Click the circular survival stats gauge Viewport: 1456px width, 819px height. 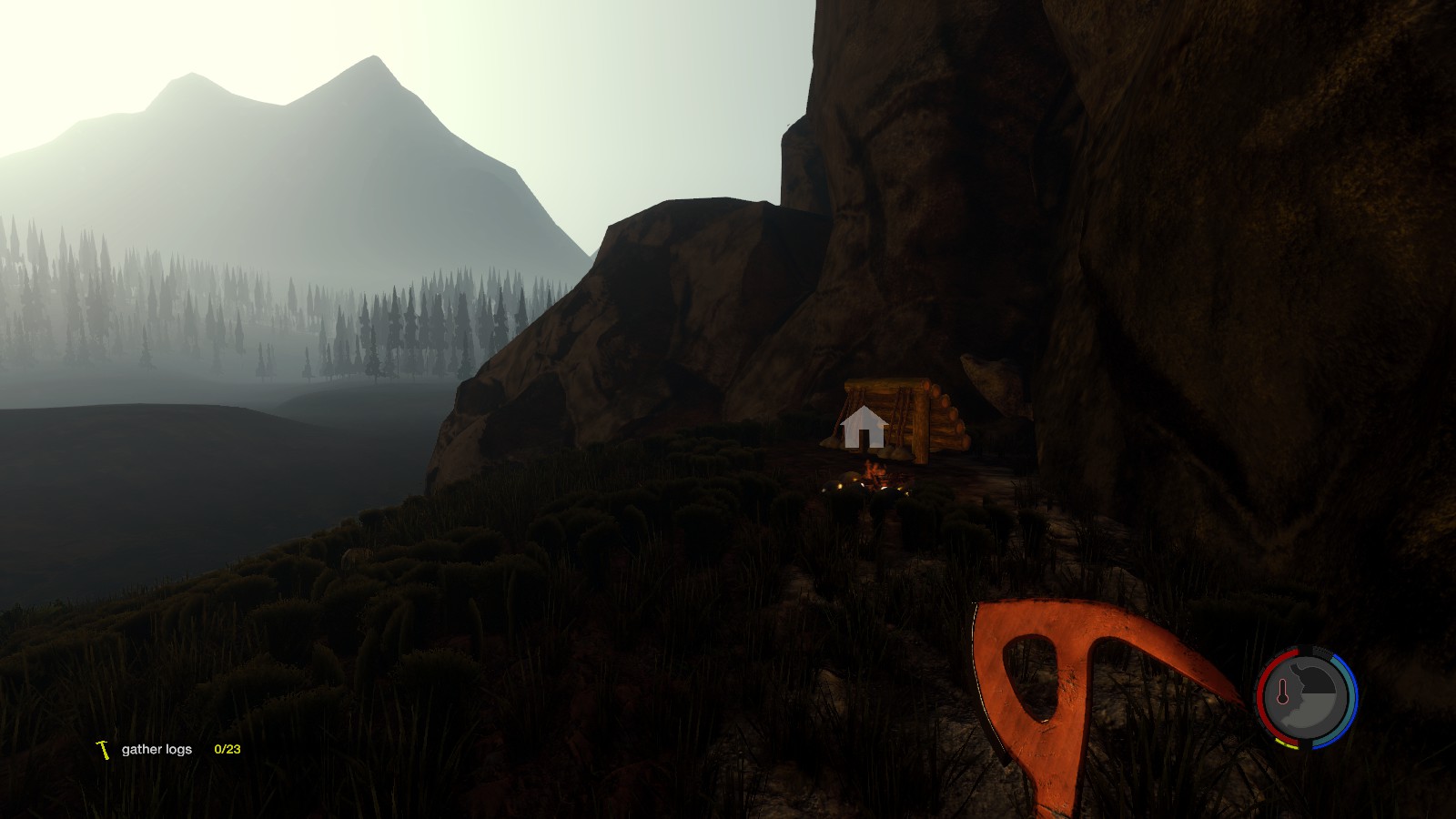tap(1307, 698)
